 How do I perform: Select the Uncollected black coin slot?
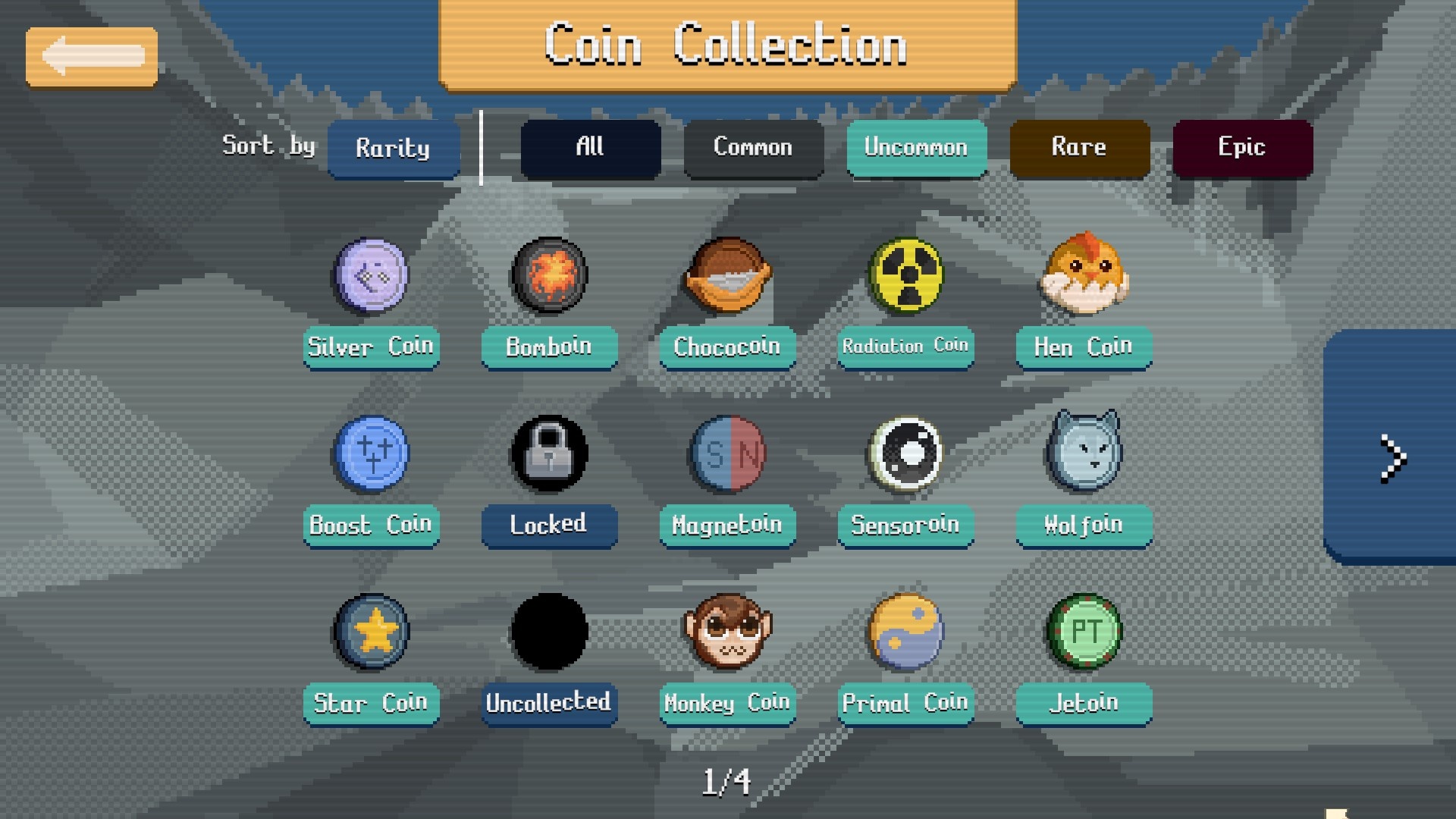click(549, 631)
